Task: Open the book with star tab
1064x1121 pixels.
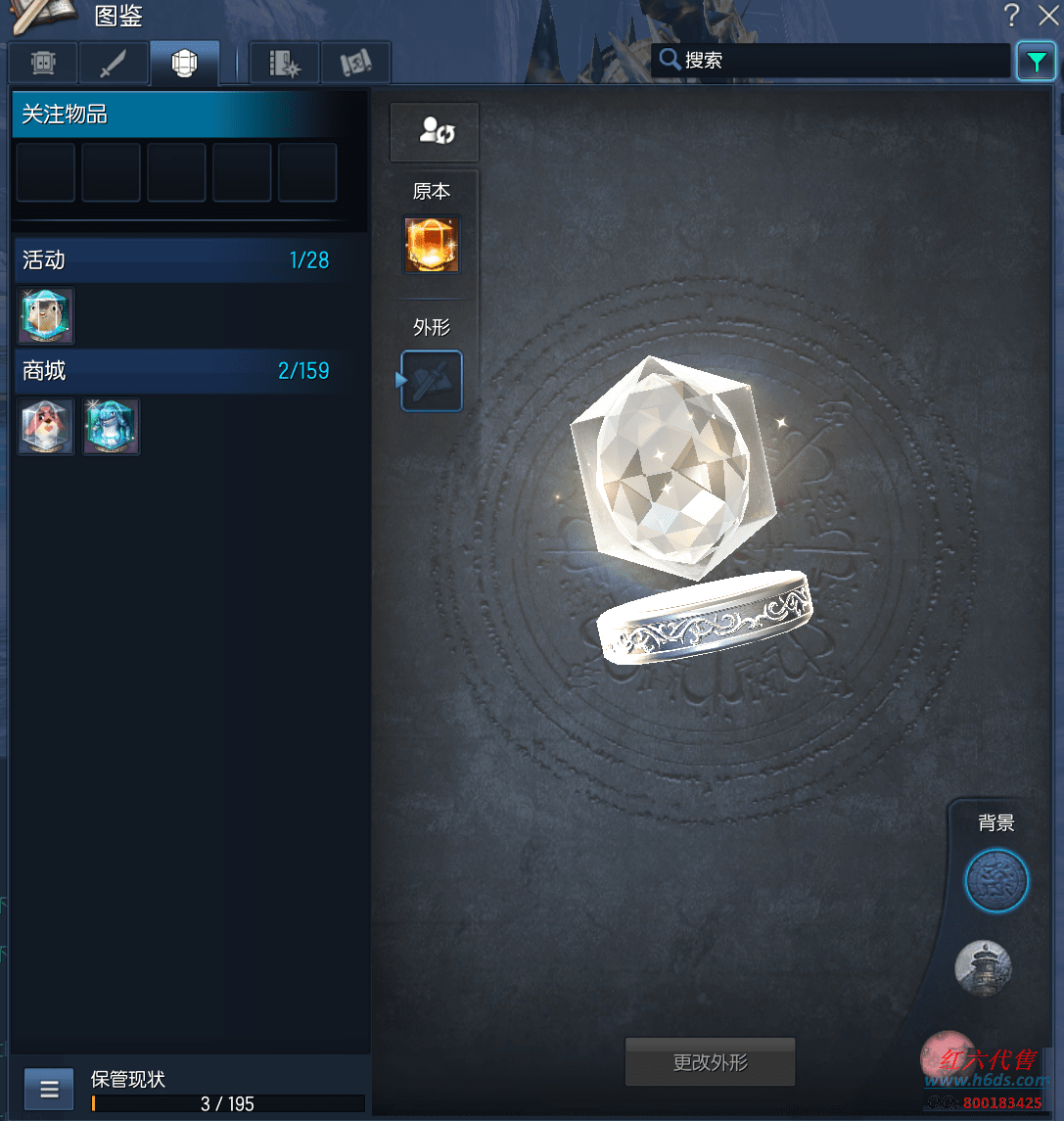Action: [x=285, y=63]
